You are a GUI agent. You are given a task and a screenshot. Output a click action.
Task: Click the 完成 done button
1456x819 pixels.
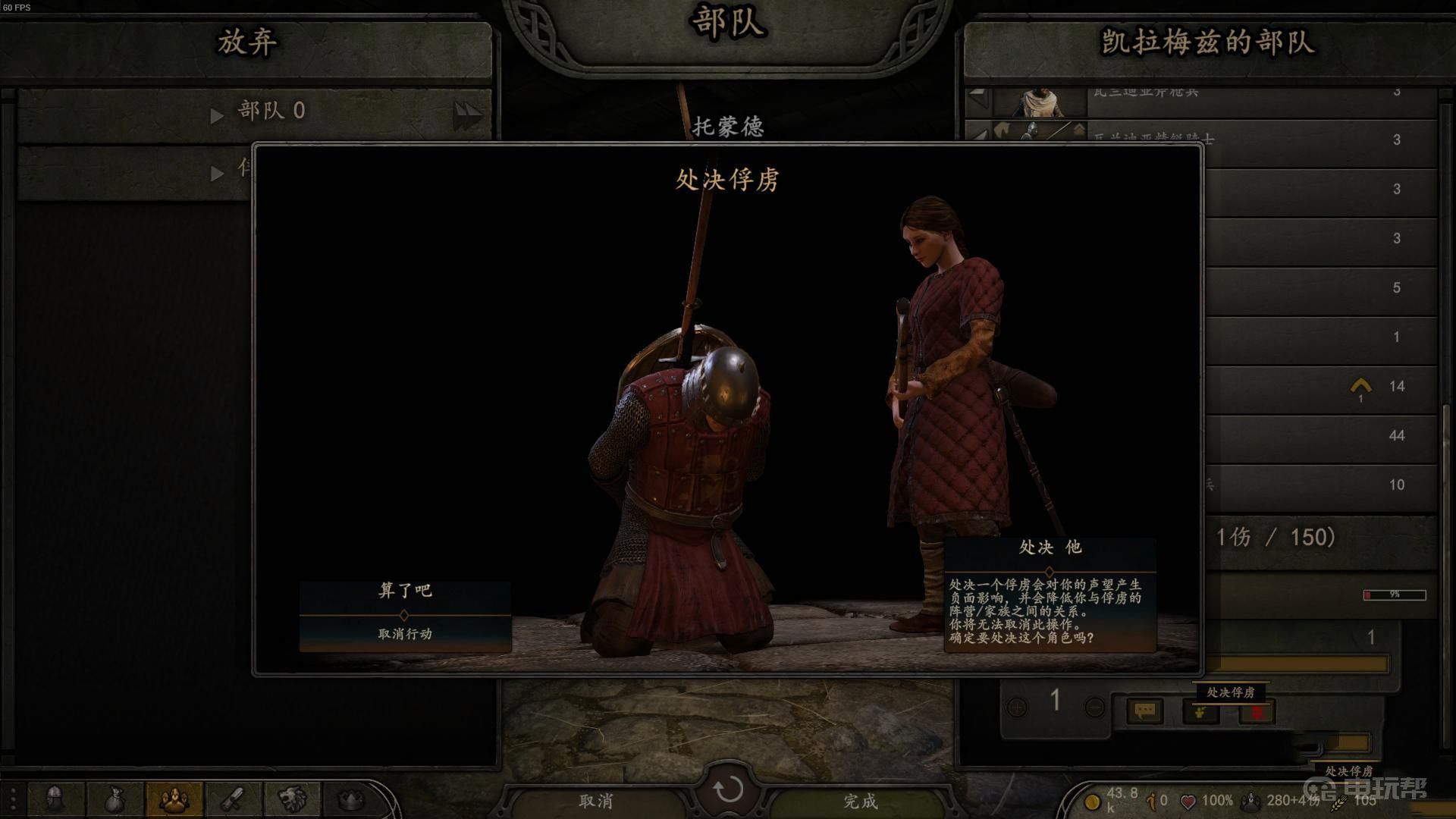click(x=860, y=801)
